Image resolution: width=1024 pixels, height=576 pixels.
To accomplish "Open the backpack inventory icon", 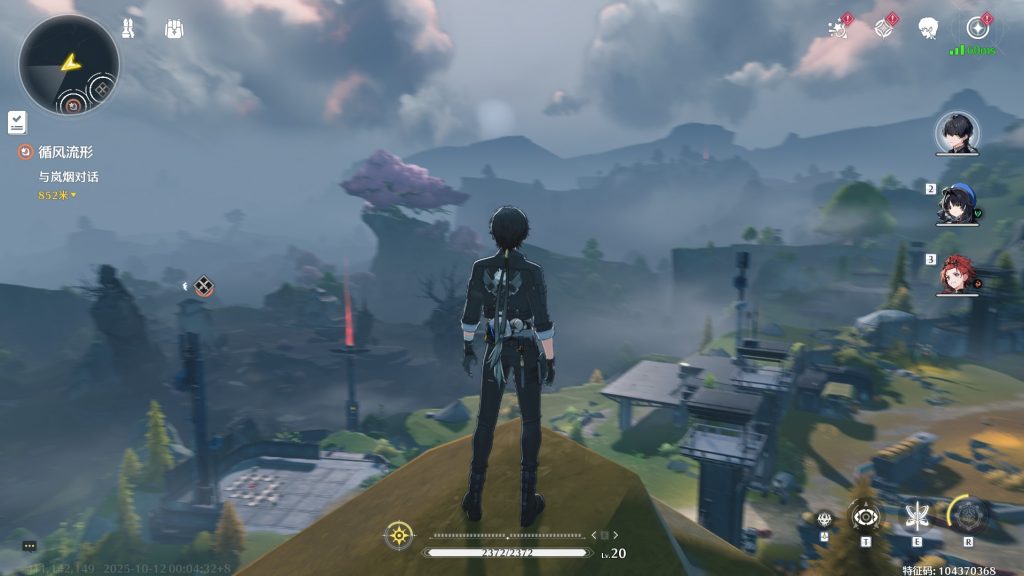I will tap(174, 28).
